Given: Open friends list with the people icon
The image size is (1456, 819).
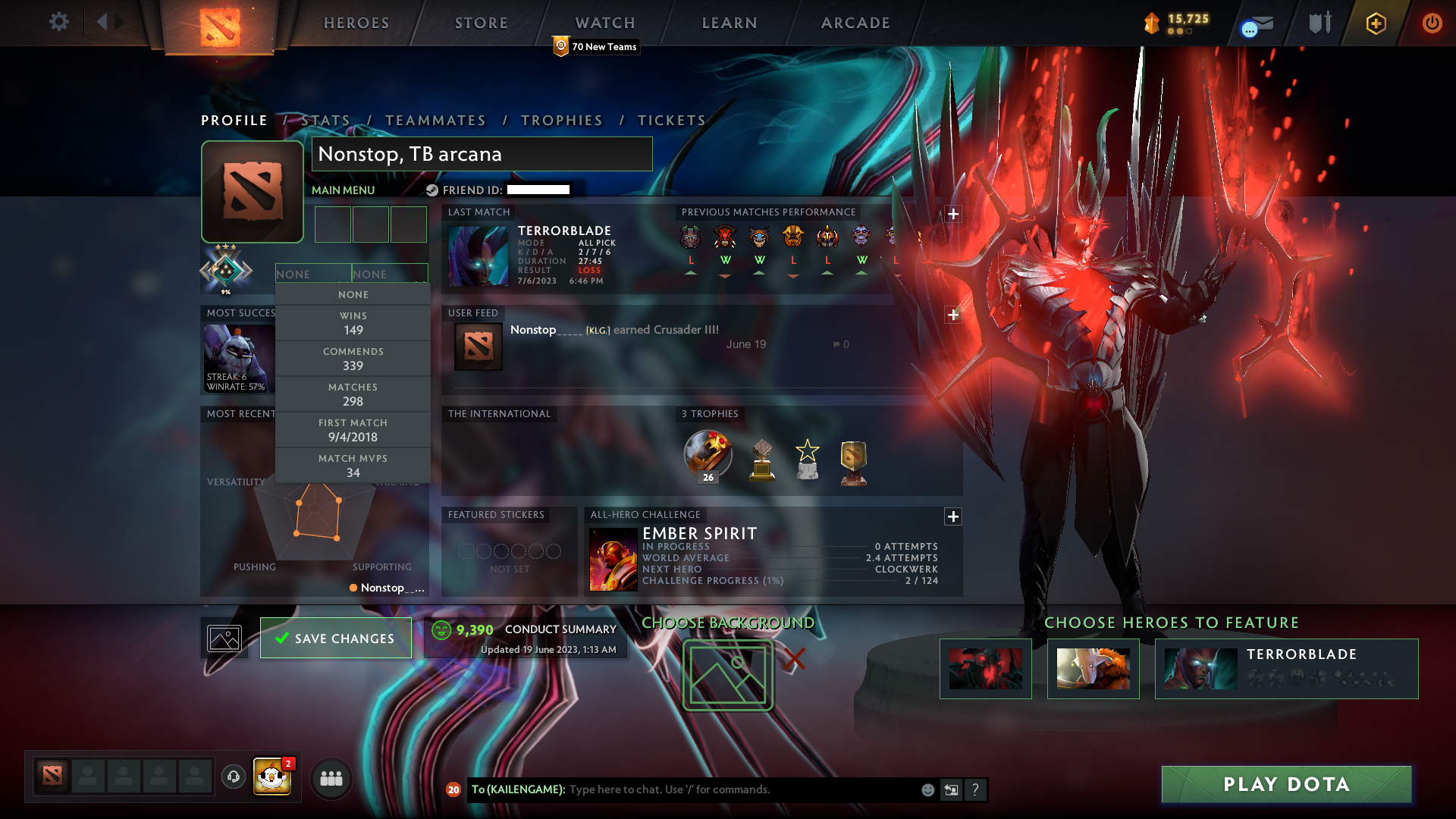Looking at the screenshot, I should pos(331,778).
